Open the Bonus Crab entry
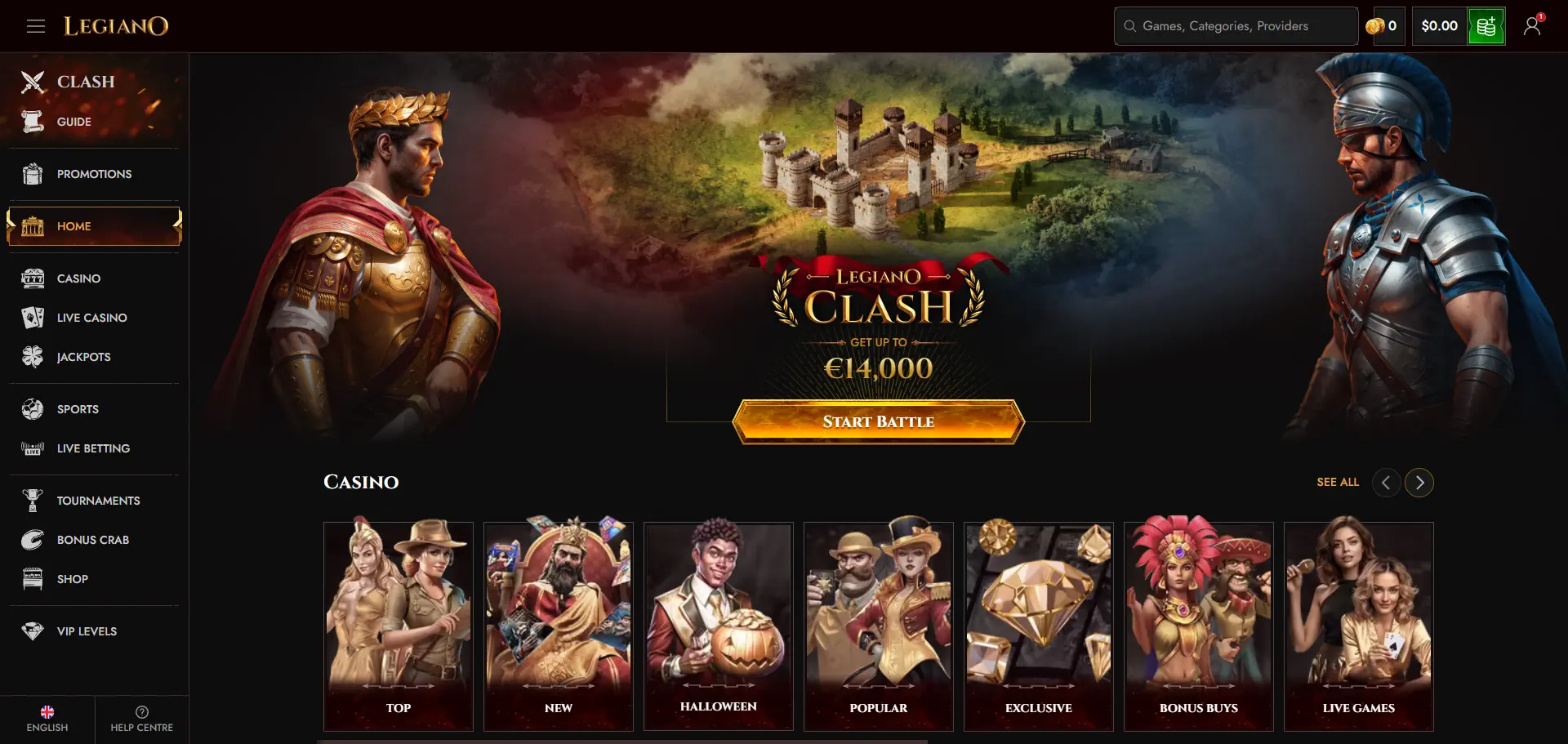The width and height of the screenshot is (1568, 744). pos(92,540)
